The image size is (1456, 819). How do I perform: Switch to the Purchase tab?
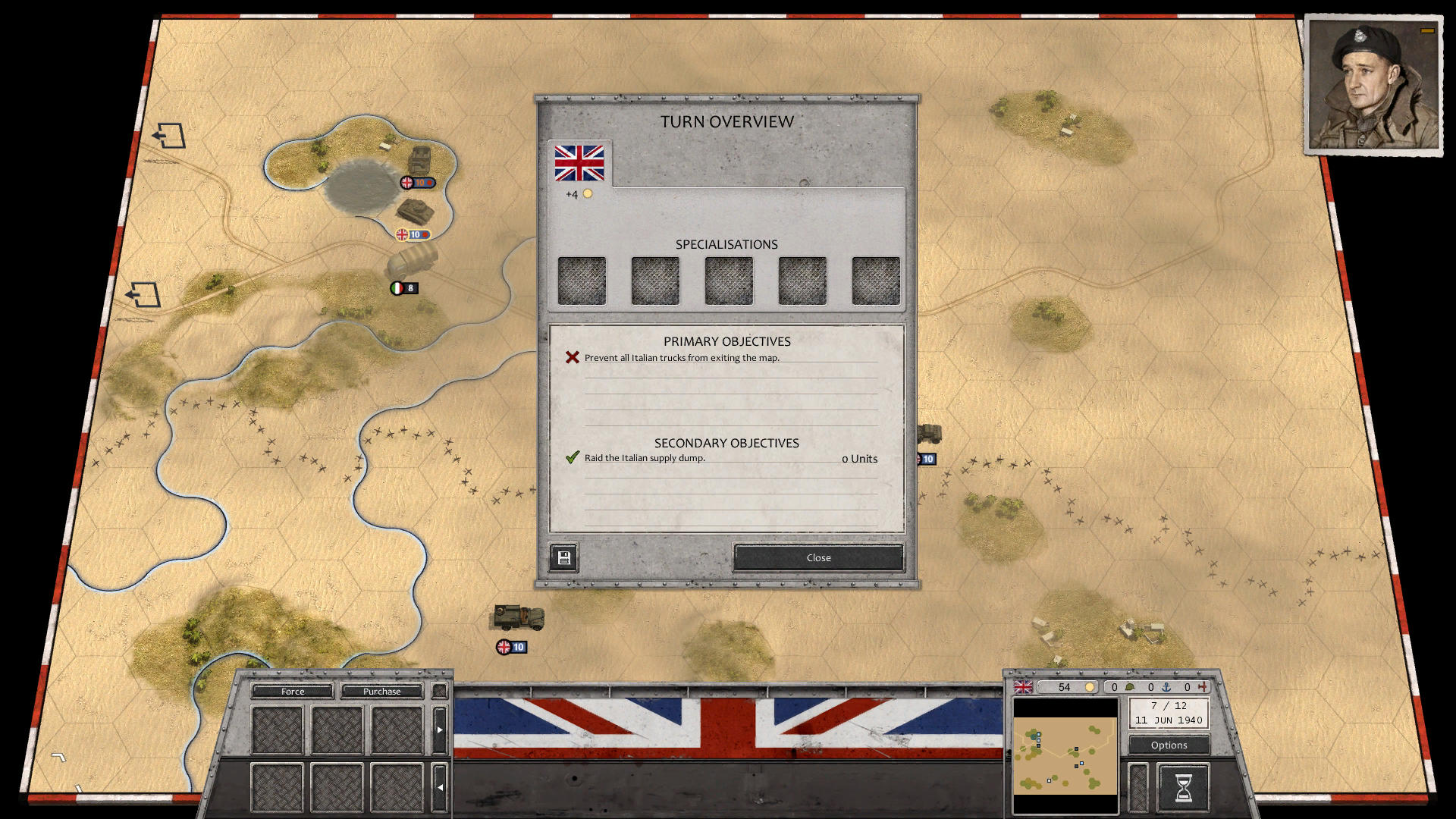[x=381, y=691]
